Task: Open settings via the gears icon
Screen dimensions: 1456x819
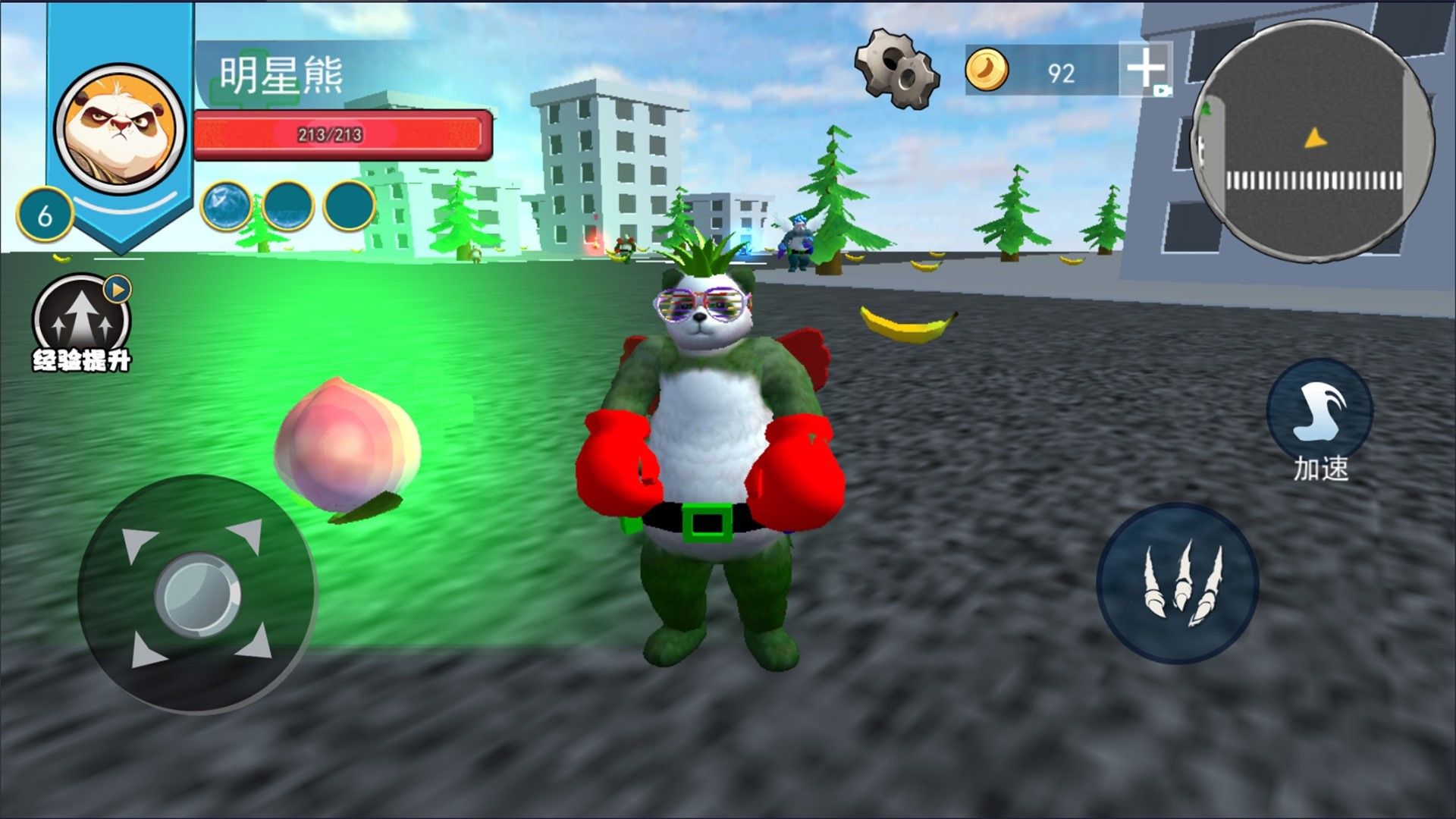Action: click(x=897, y=68)
